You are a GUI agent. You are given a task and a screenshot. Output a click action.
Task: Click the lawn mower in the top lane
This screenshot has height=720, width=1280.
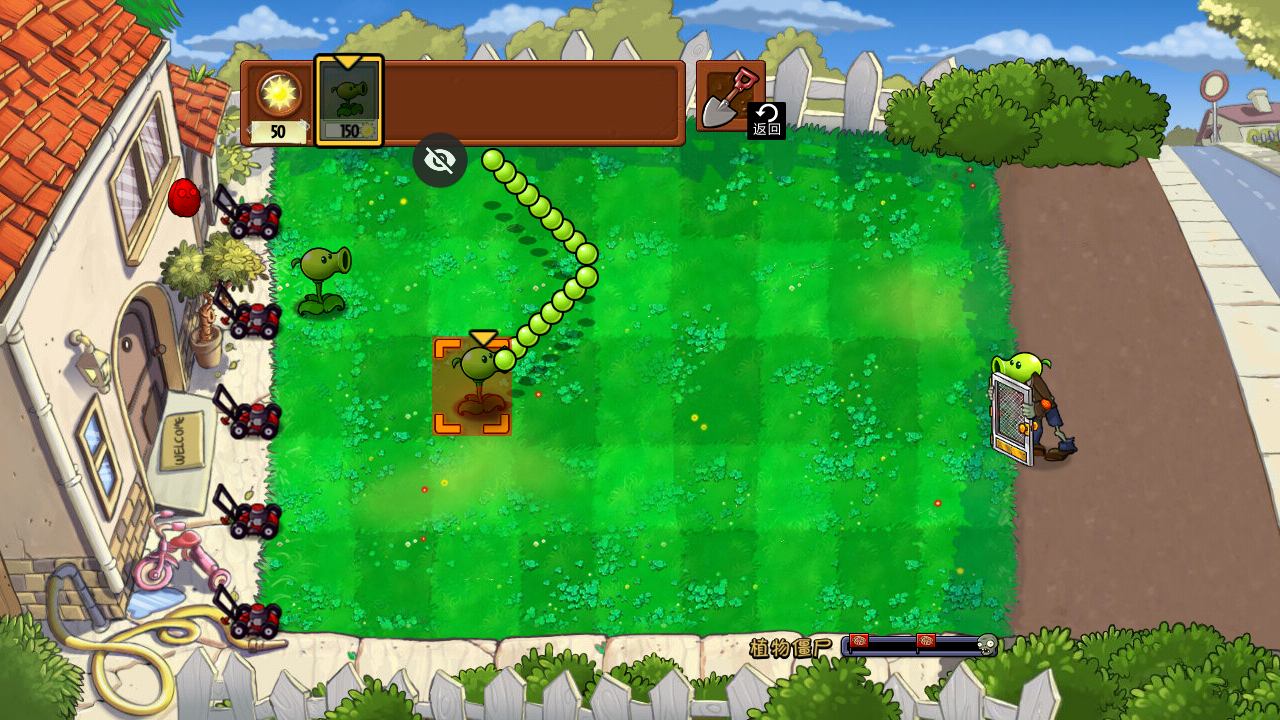click(253, 218)
